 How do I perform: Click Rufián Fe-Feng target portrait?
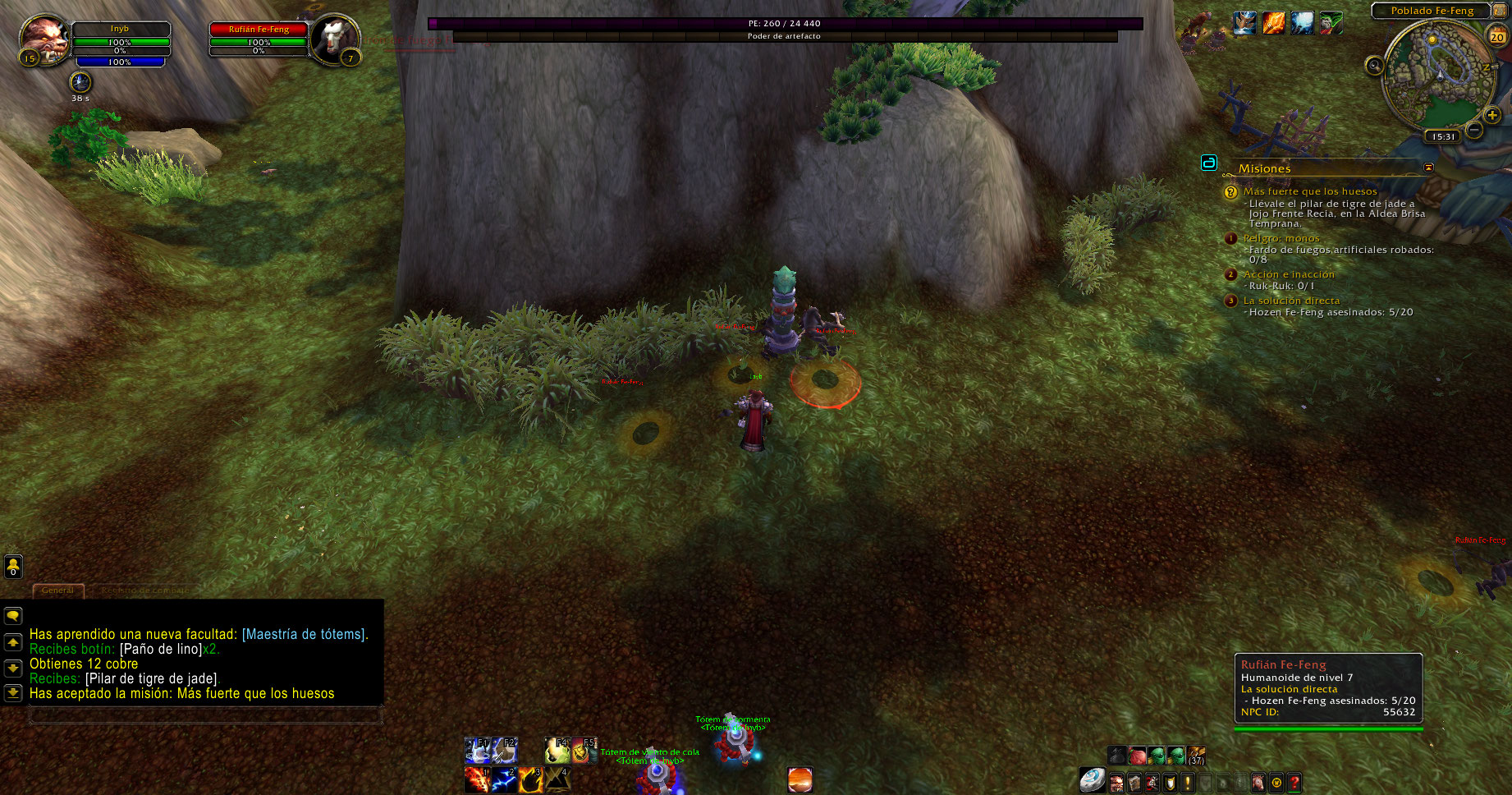(335, 37)
